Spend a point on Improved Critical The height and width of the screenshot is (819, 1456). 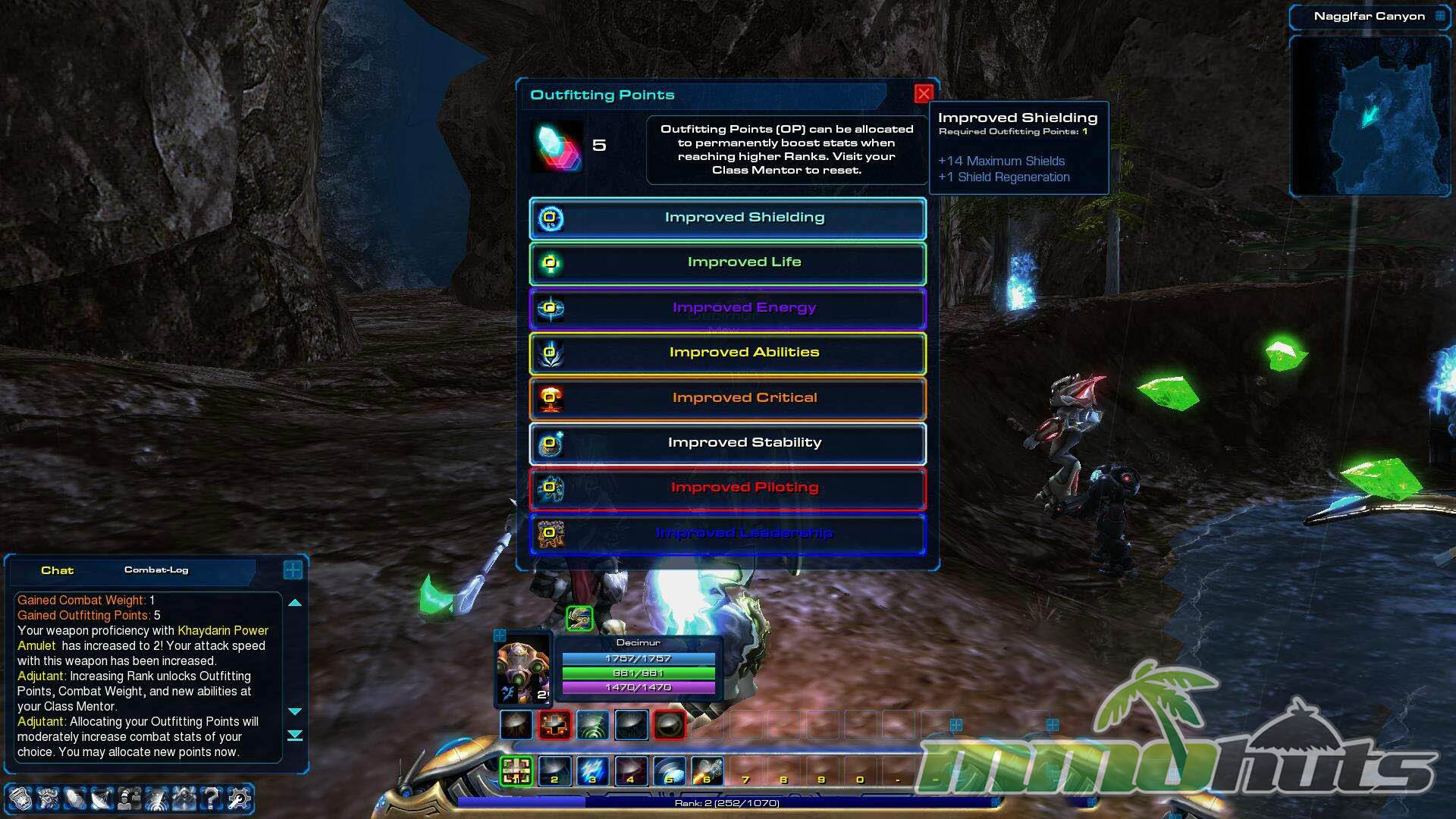point(727,398)
